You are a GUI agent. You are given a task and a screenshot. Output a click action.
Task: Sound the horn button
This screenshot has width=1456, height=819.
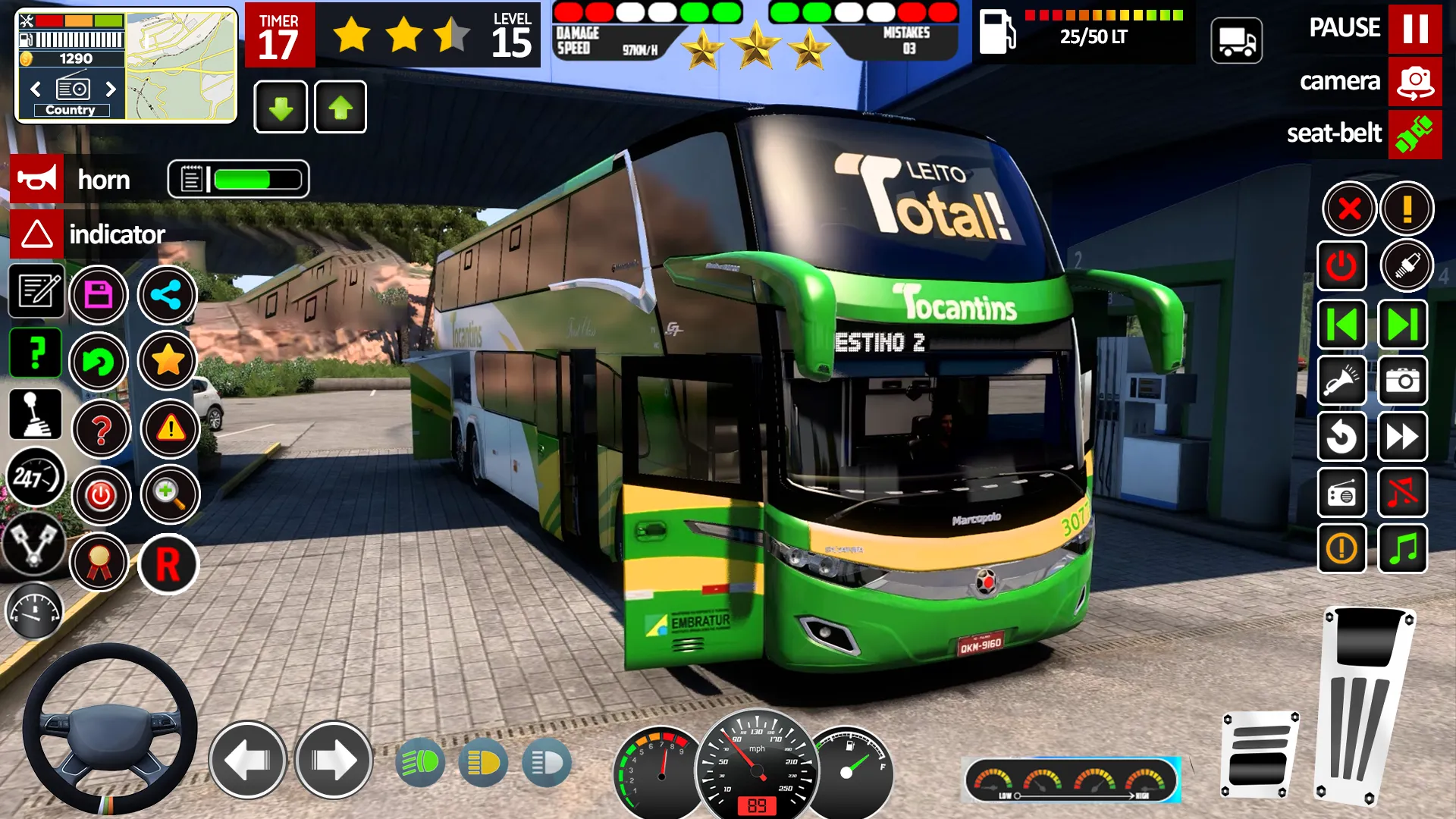[36, 180]
